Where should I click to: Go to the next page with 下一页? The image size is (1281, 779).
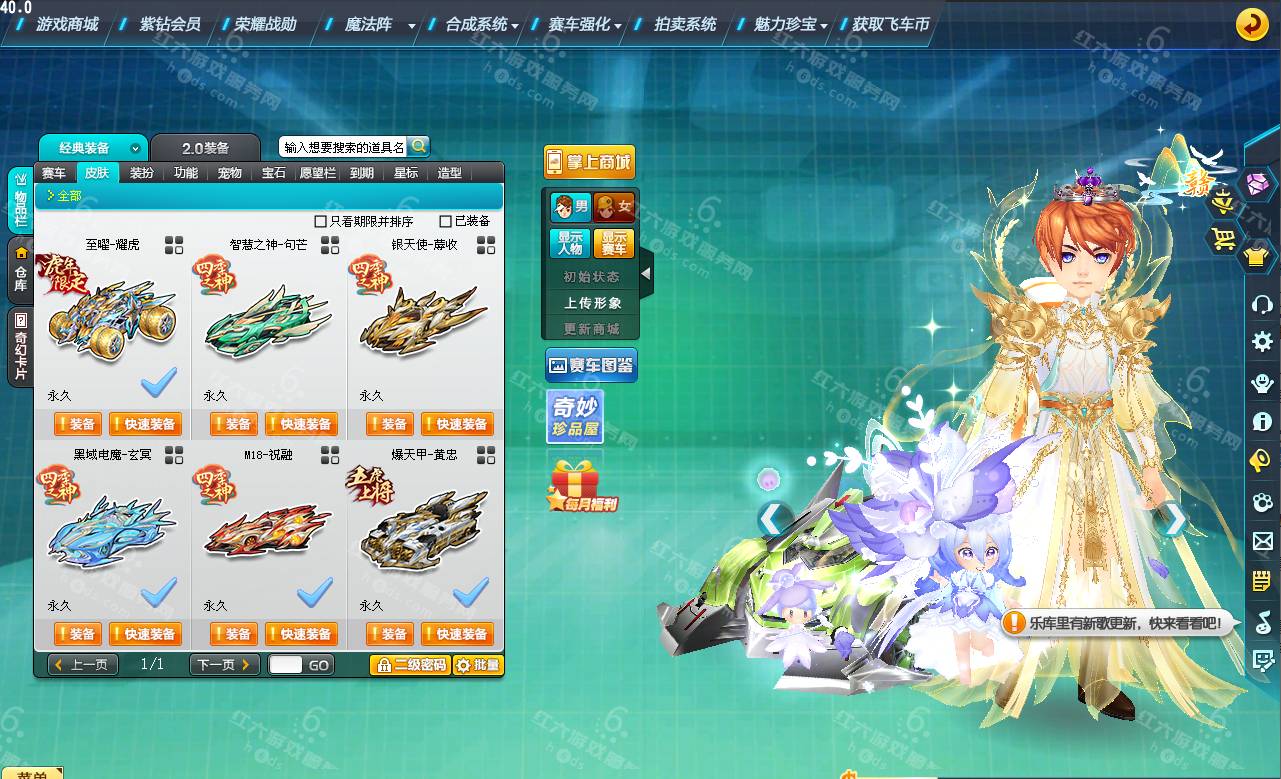(x=224, y=664)
